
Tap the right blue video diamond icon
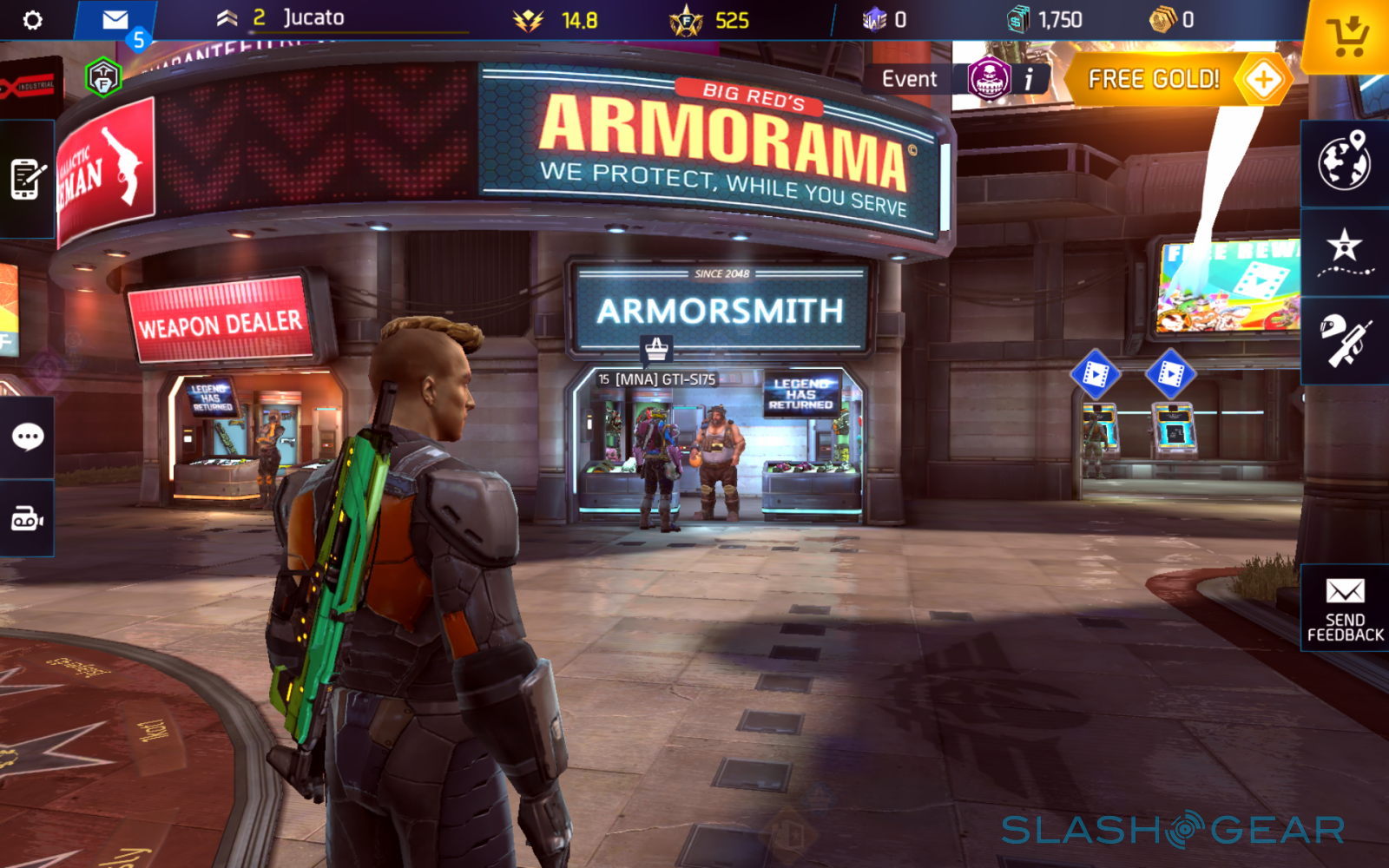click(x=1170, y=374)
